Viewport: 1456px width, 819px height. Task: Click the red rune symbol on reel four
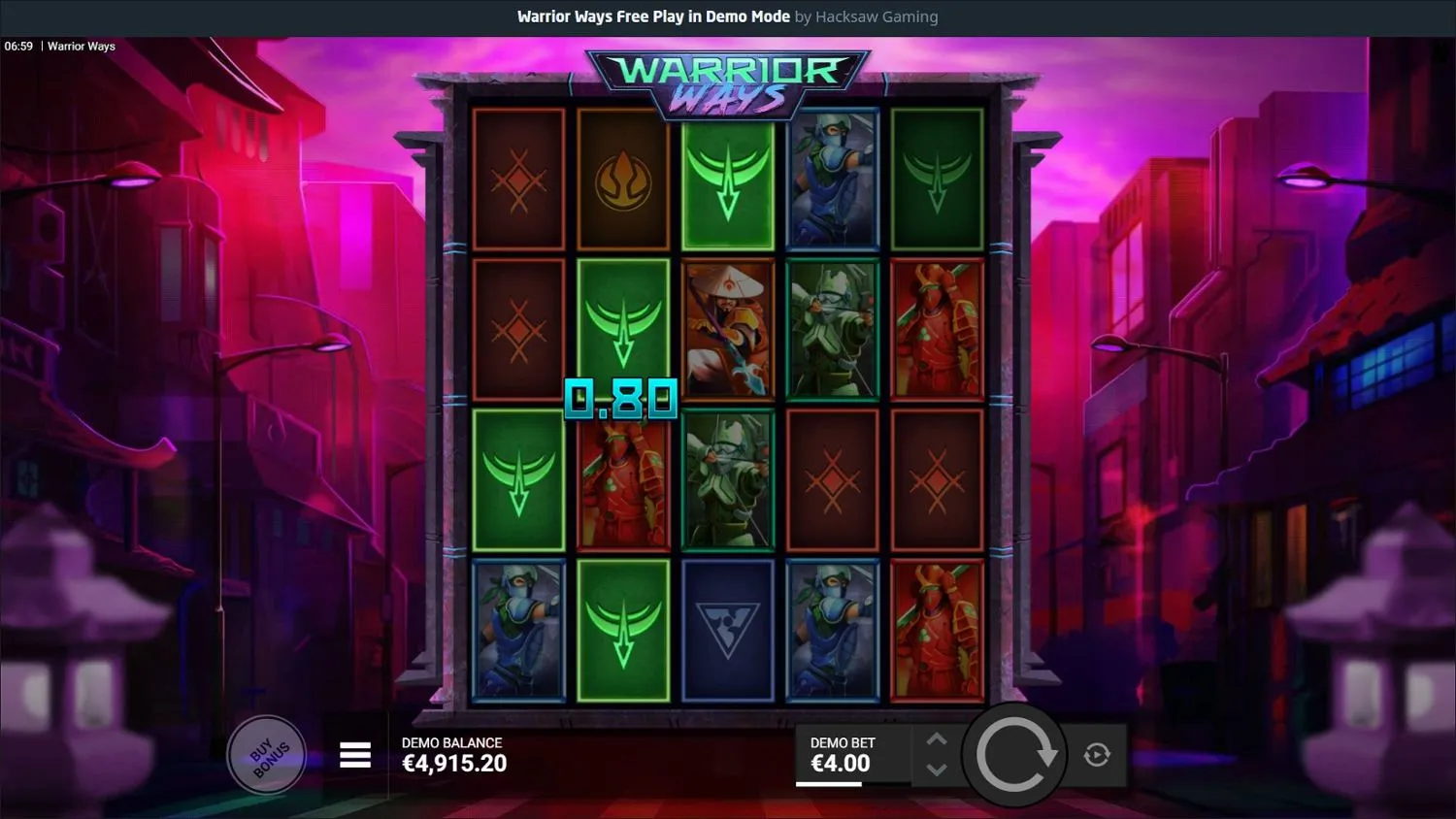832,478
